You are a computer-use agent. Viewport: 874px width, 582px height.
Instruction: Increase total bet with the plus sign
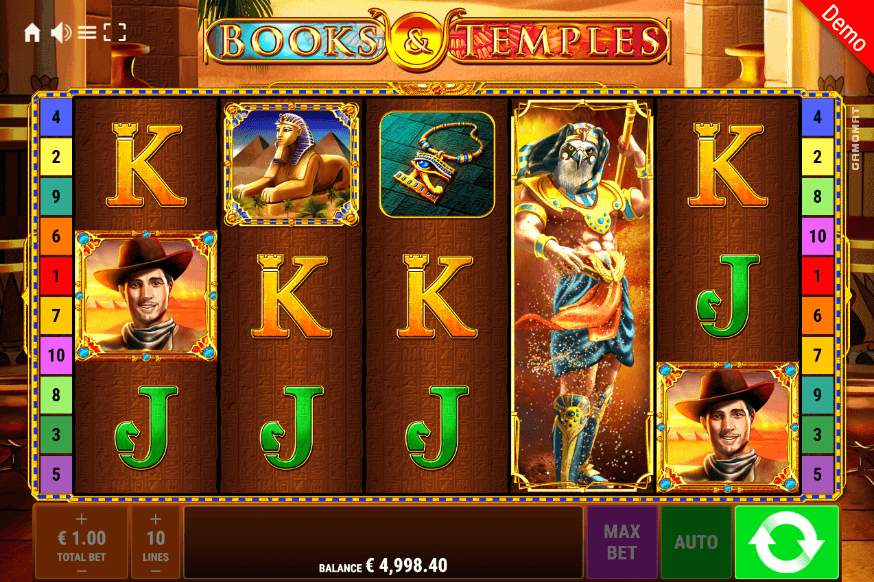tap(81, 519)
